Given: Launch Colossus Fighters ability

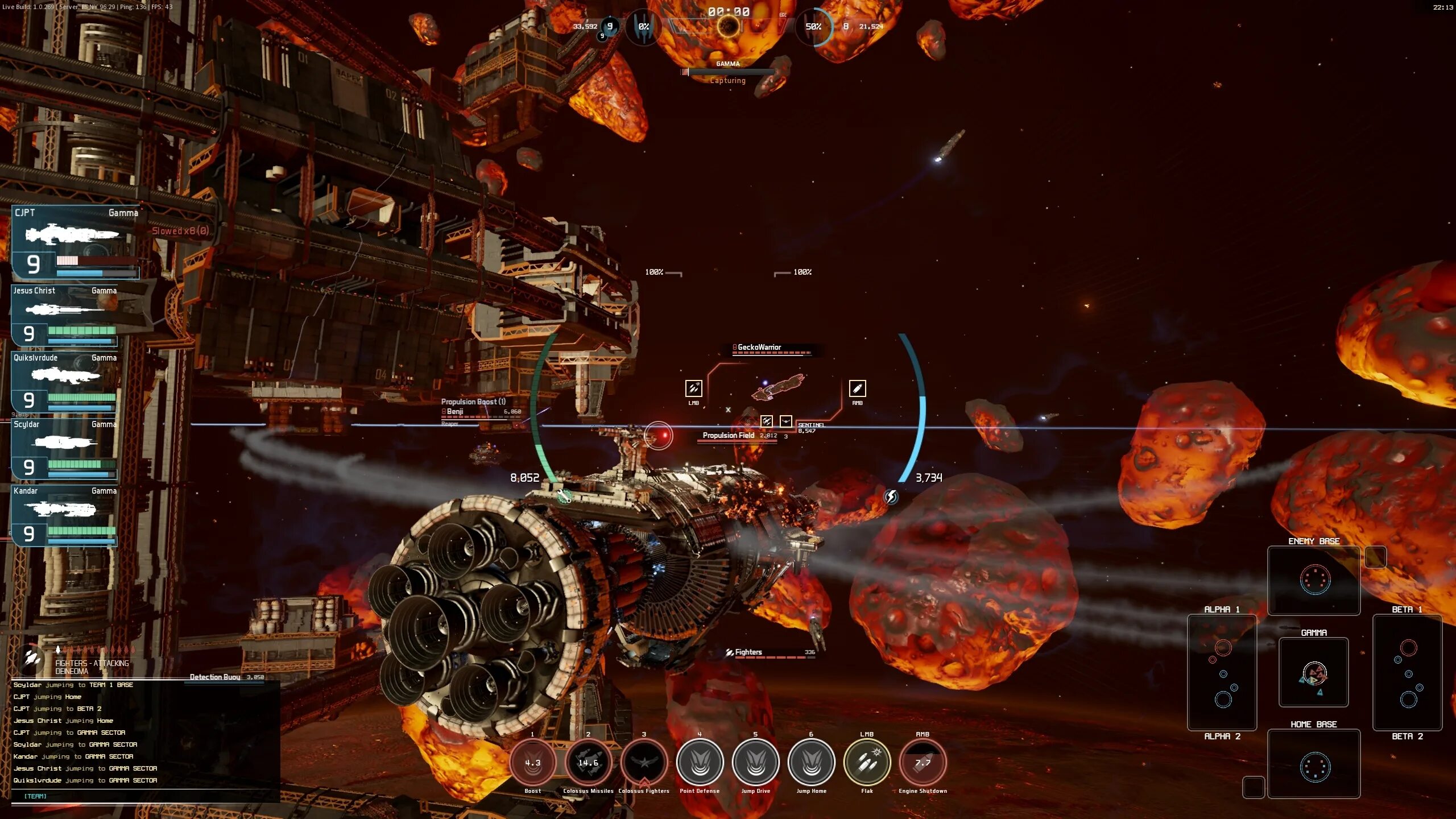Looking at the screenshot, I should (x=644, y=763).
